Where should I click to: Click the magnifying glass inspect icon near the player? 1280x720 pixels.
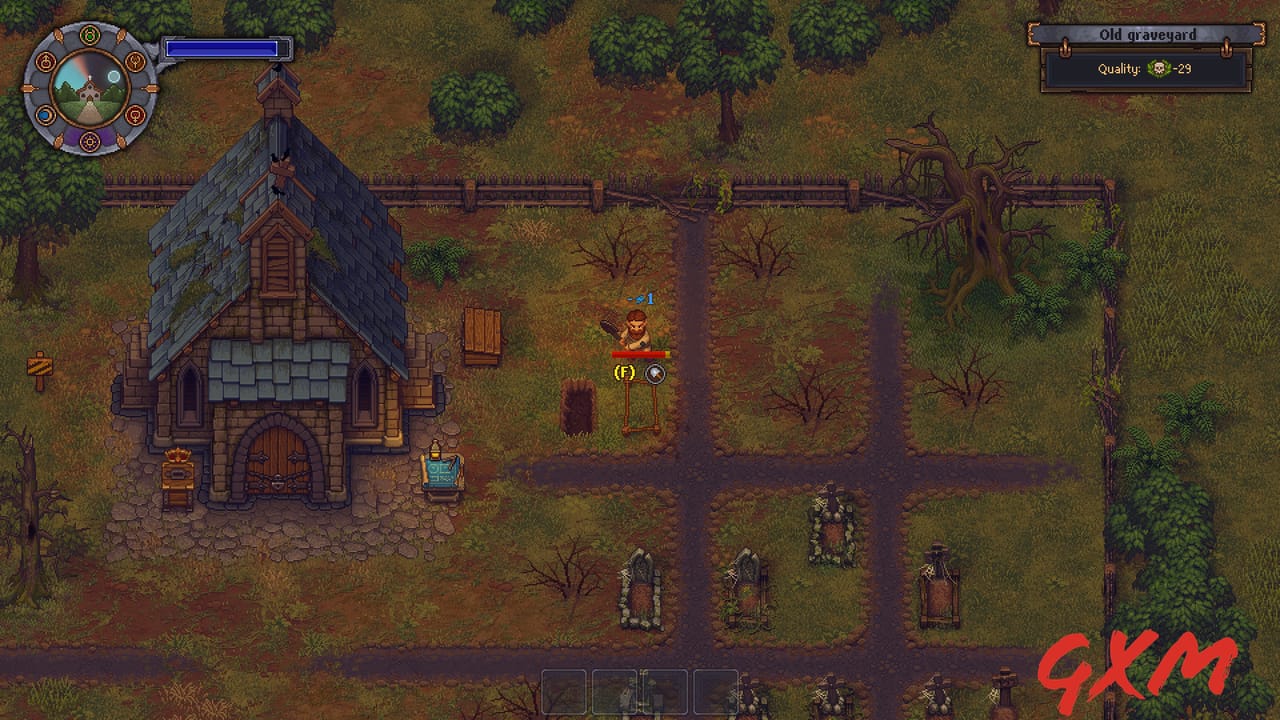pyautogui.click(x=655, y=375)
